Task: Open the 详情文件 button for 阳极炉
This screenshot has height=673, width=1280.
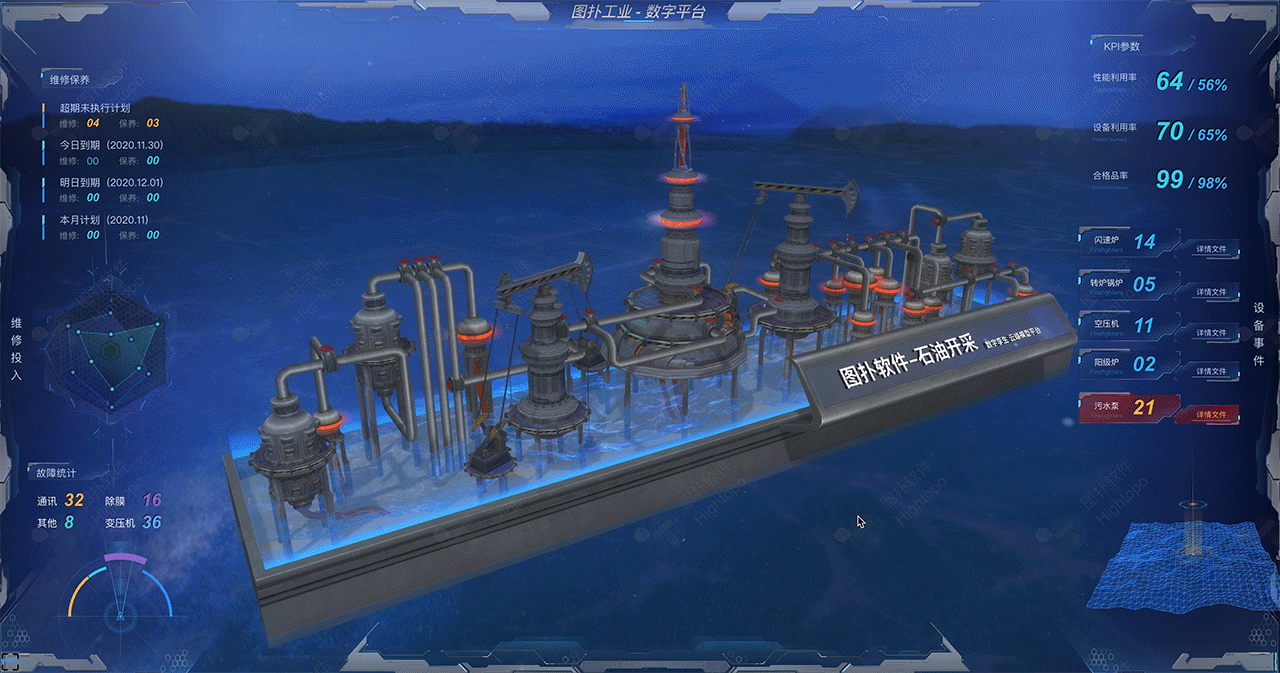Action: pyautogui.click(x=1210, y=371)
